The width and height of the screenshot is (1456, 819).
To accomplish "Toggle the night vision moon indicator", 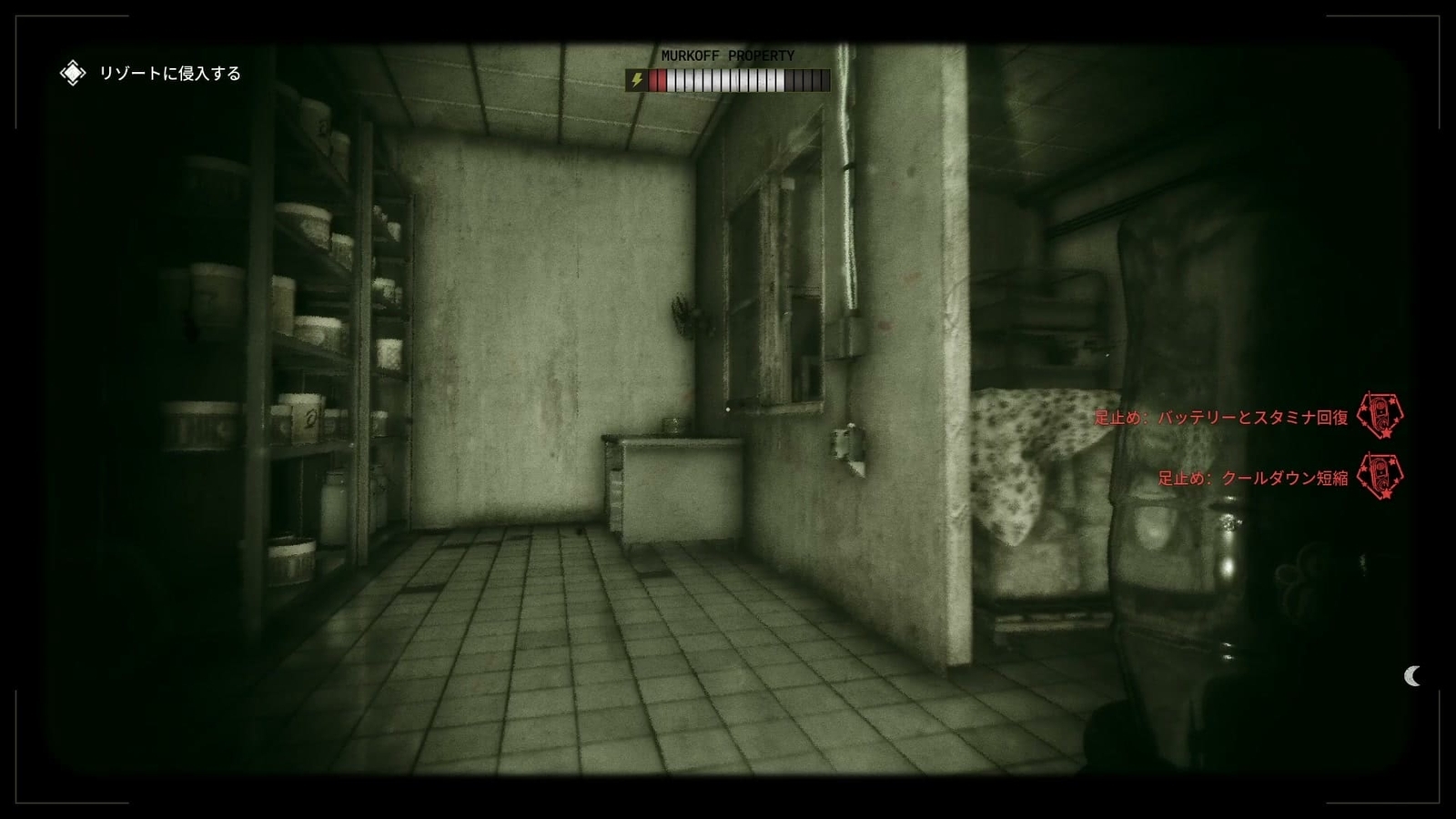I will [1413, 675].
